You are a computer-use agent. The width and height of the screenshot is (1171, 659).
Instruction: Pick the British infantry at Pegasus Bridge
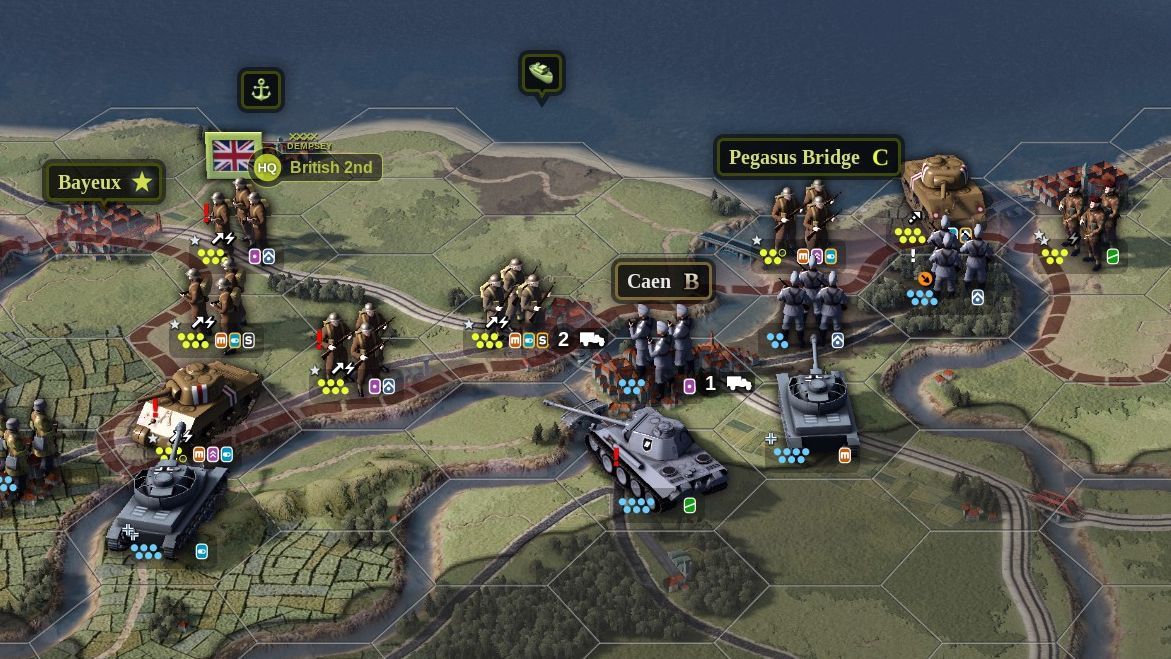(x=803, y=215)
